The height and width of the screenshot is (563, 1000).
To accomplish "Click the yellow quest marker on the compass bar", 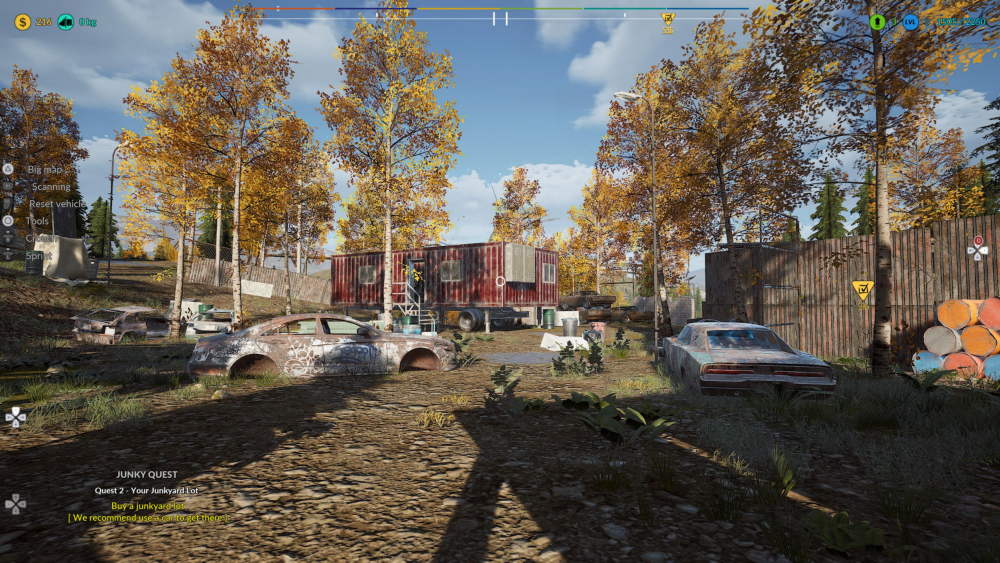I will [x=668, y=18].
